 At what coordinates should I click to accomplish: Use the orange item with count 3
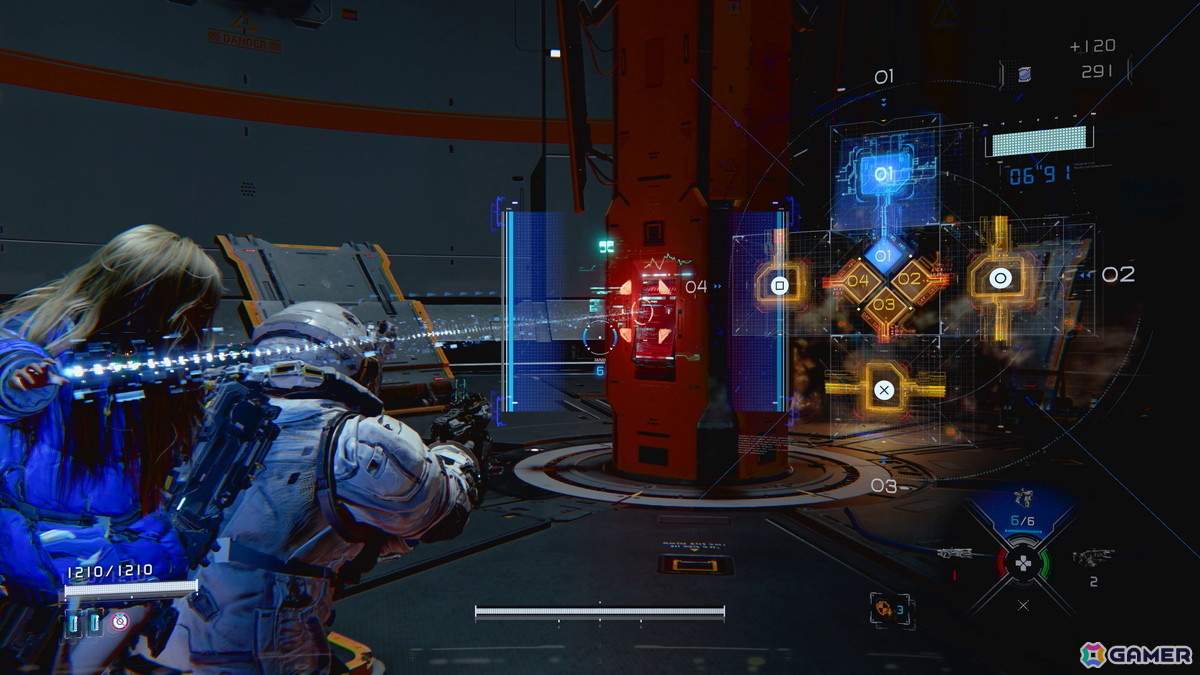click(886, 608)
